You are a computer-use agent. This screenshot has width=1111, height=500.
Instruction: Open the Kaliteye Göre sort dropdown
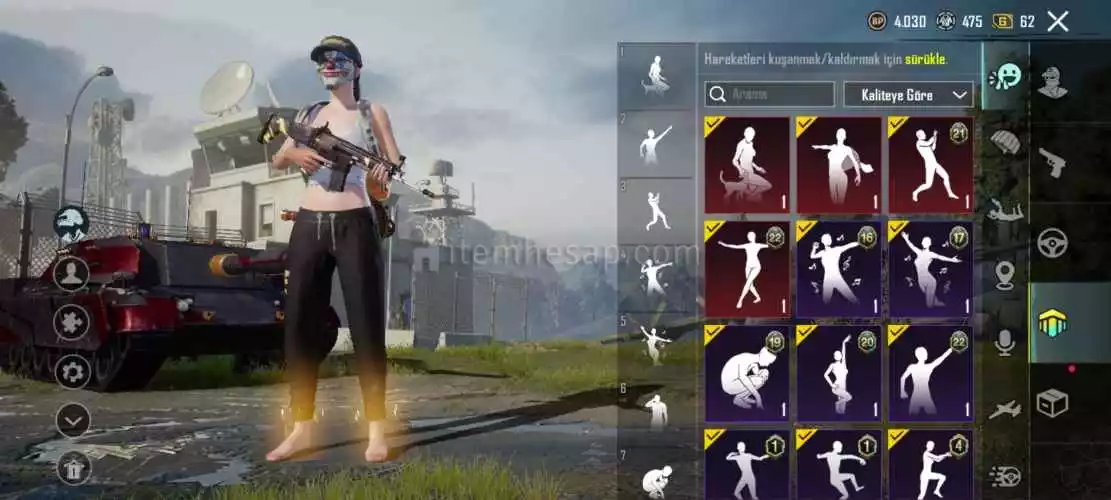tap(908, 95)
